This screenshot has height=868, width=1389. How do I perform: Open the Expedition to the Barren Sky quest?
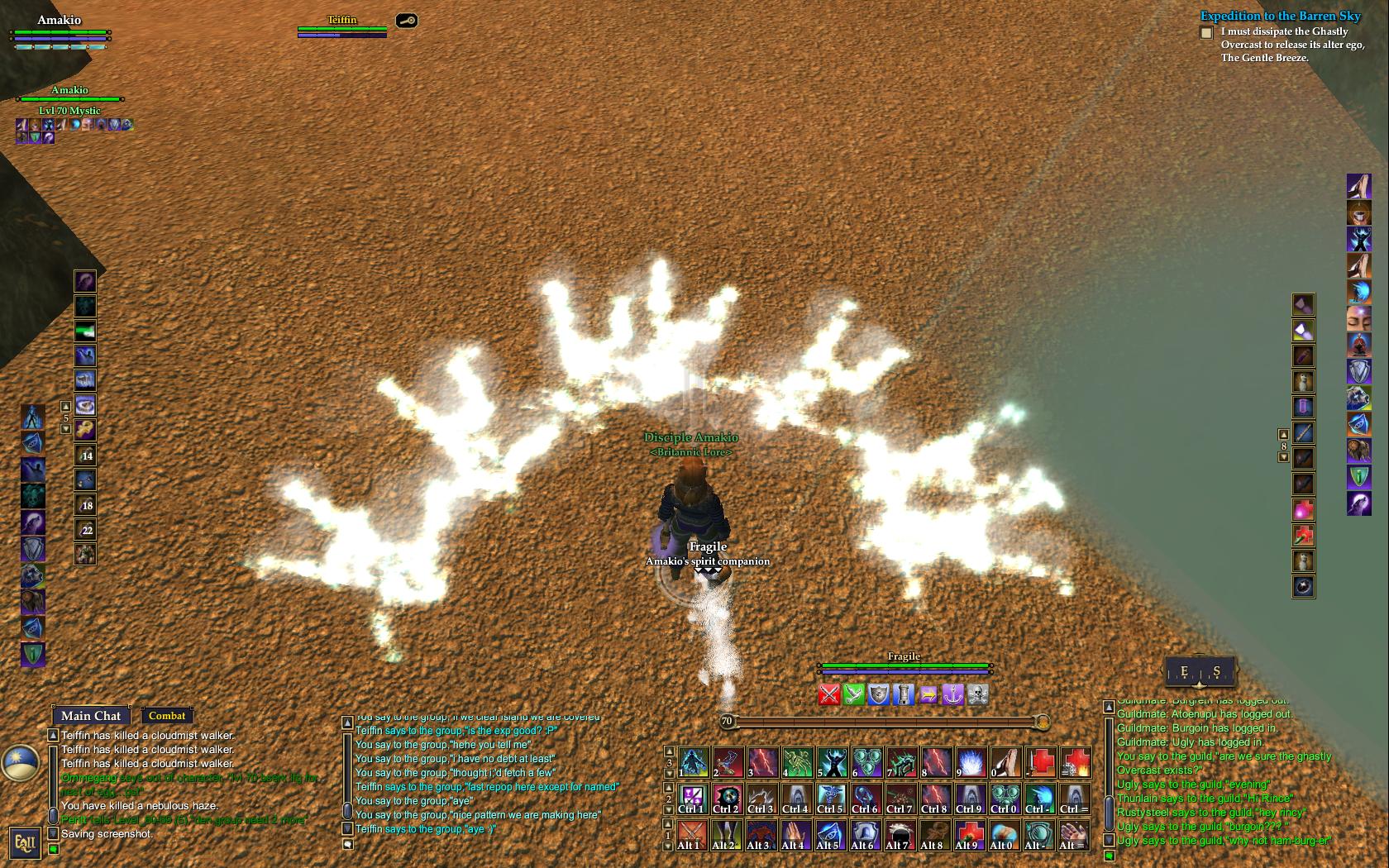1280,16
